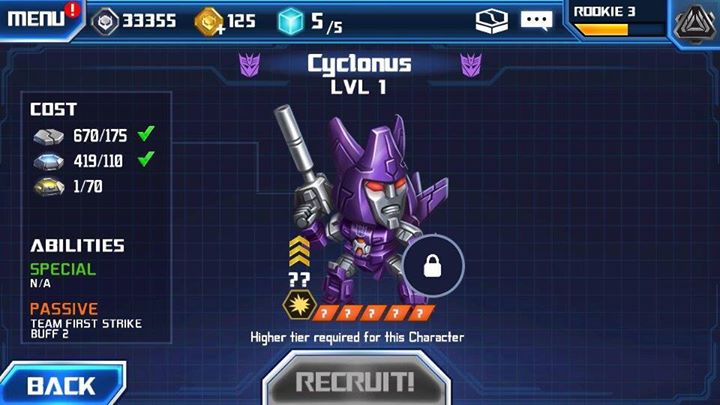
Task: Open the chat speech bubble icon
Action: [x=536, y=20]
